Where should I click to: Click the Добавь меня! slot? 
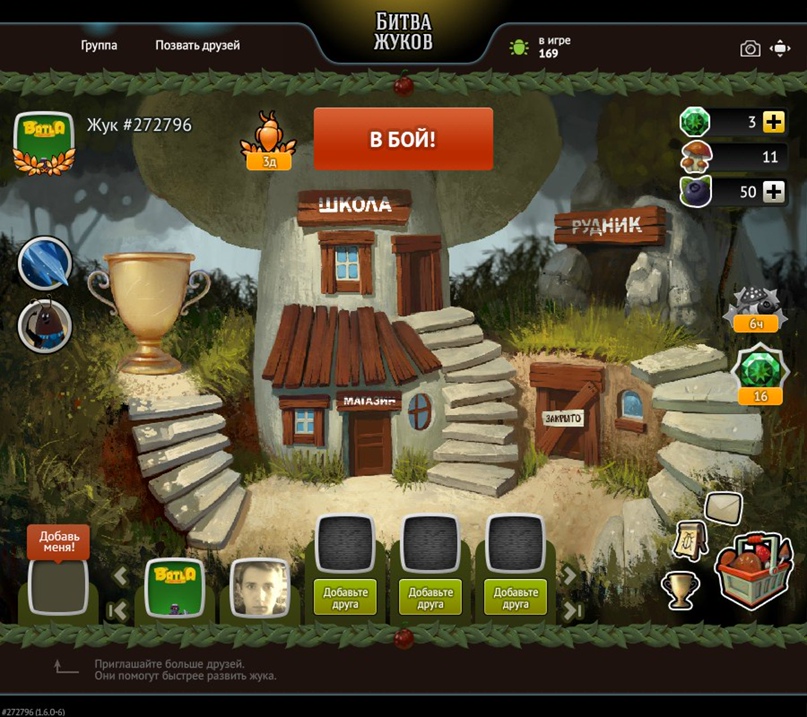tap(58, 584)
